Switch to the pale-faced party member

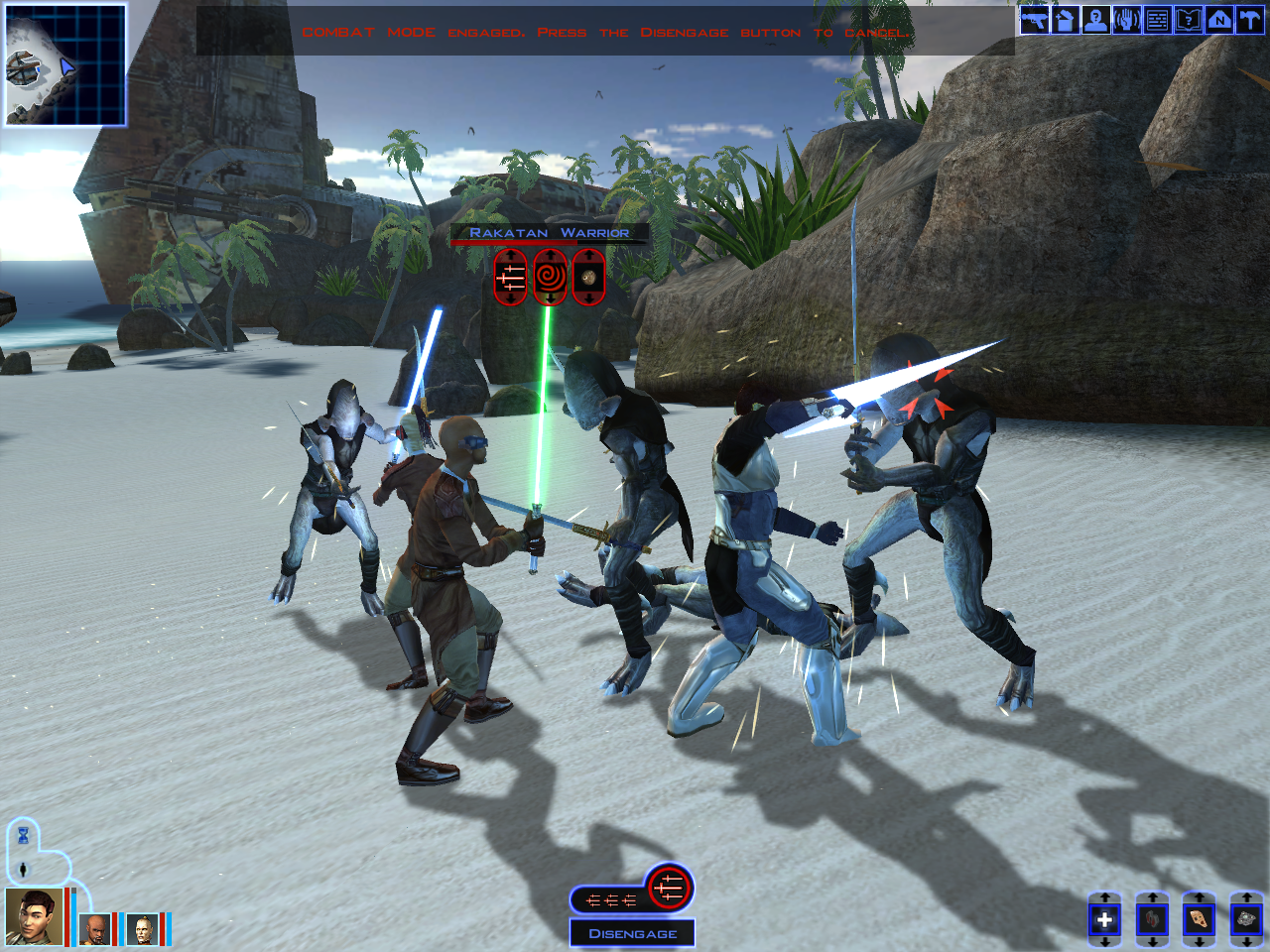tap(142, 930)
